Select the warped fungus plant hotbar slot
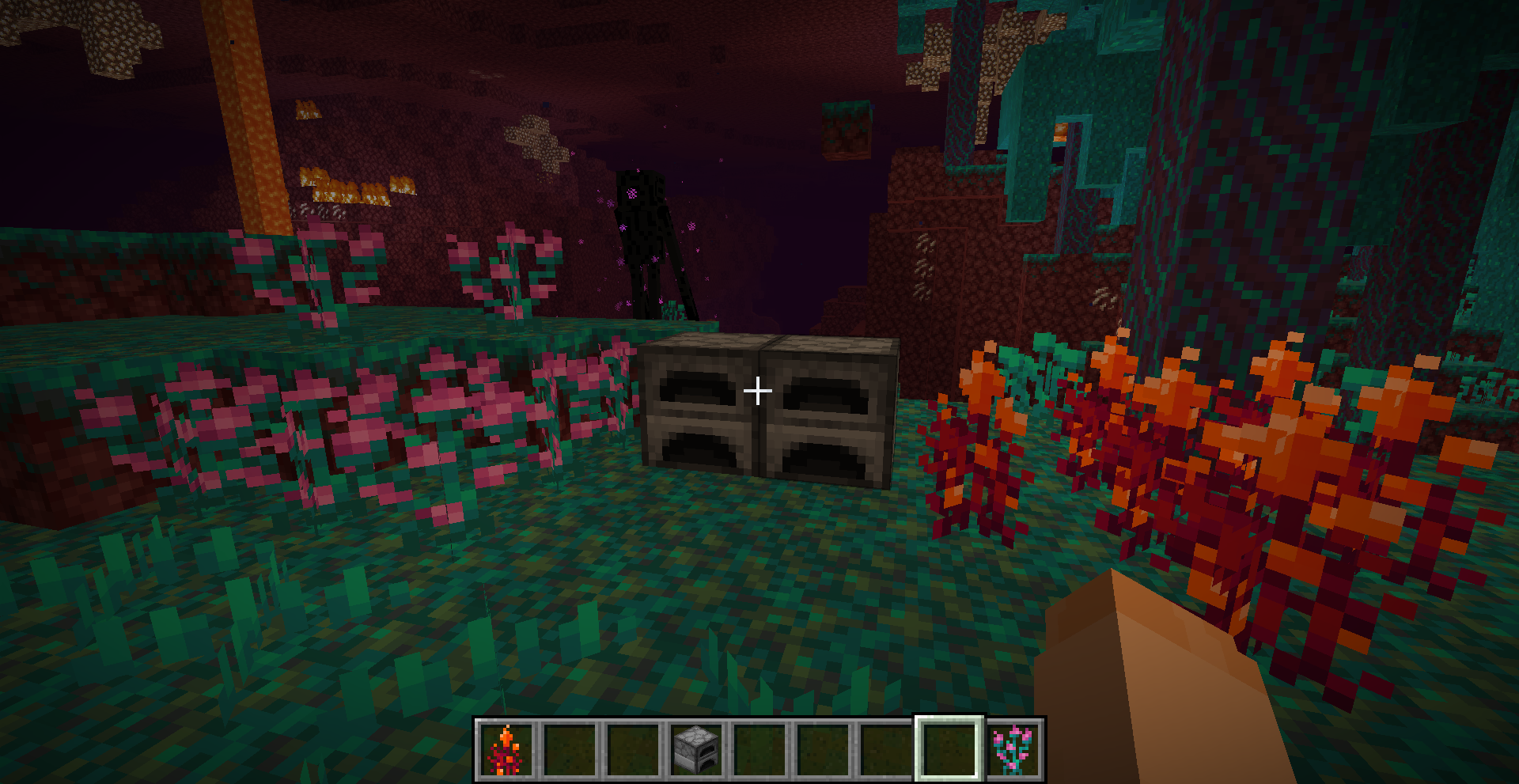The image size is (1519, 784). click(x=1013, y=748)
